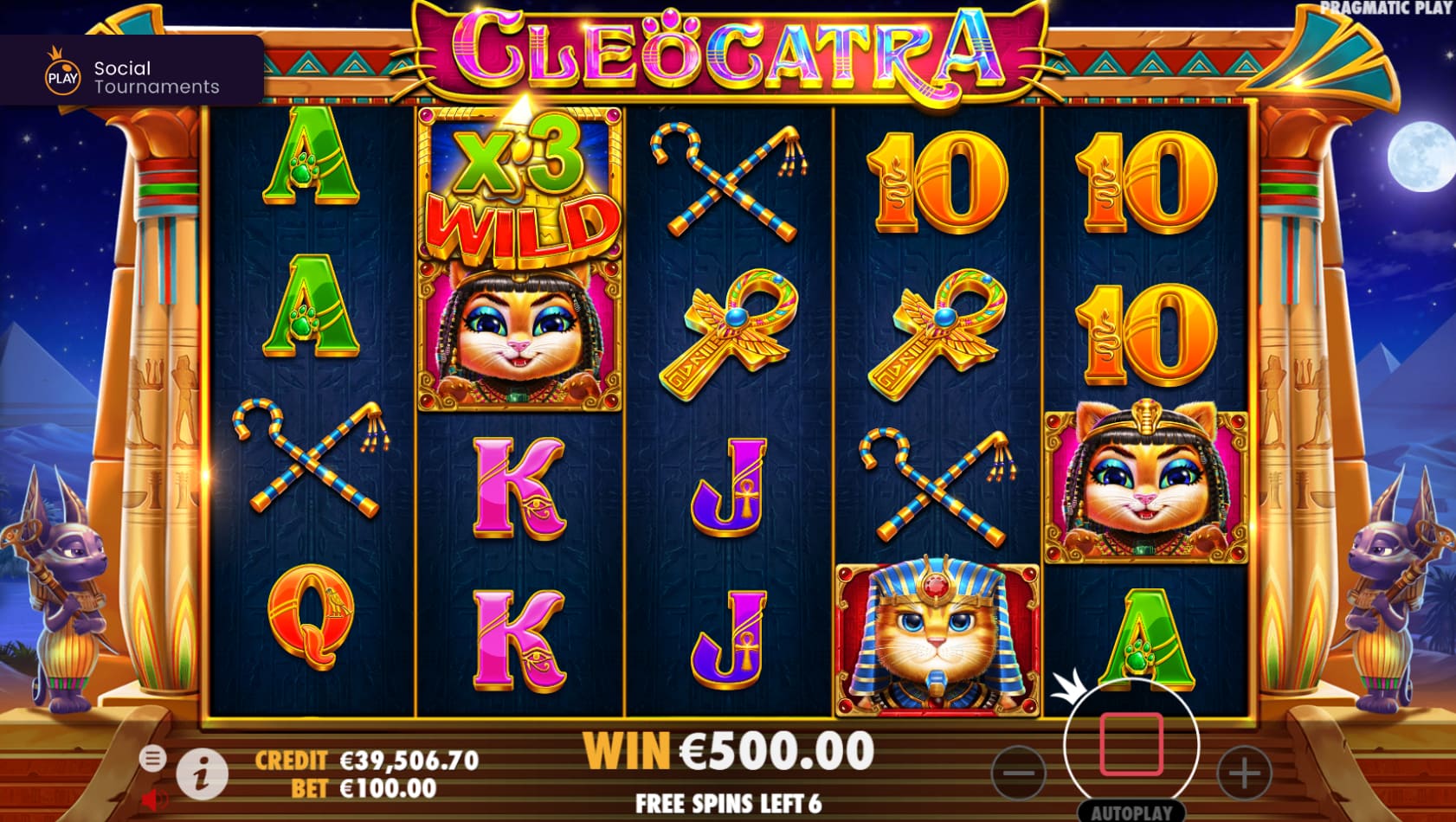Screen dimensions: 1456x822
Task: Open the Autoplay options
Action: tap(1131, 812)
